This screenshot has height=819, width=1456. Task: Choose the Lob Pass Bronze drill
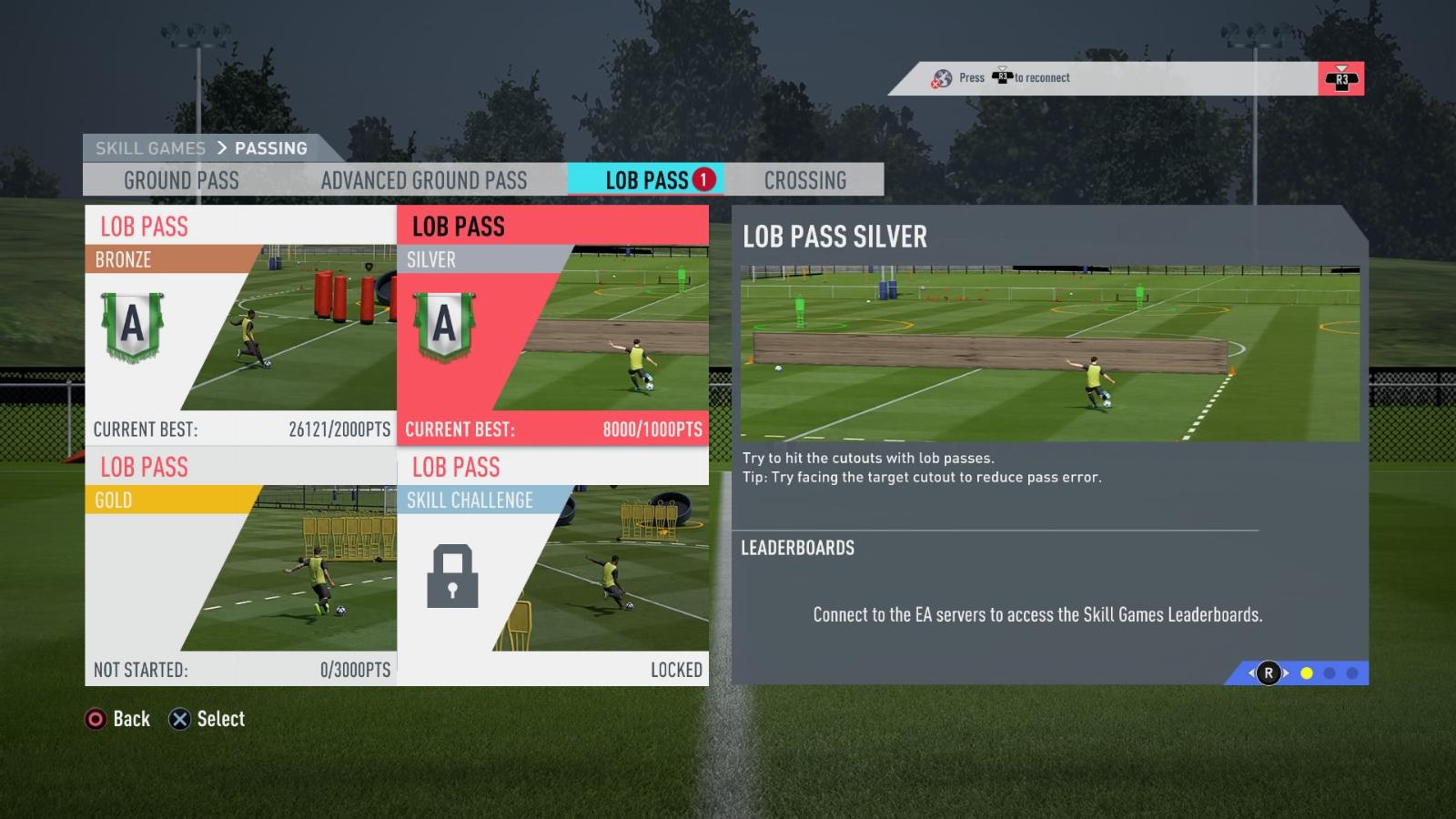241,325
